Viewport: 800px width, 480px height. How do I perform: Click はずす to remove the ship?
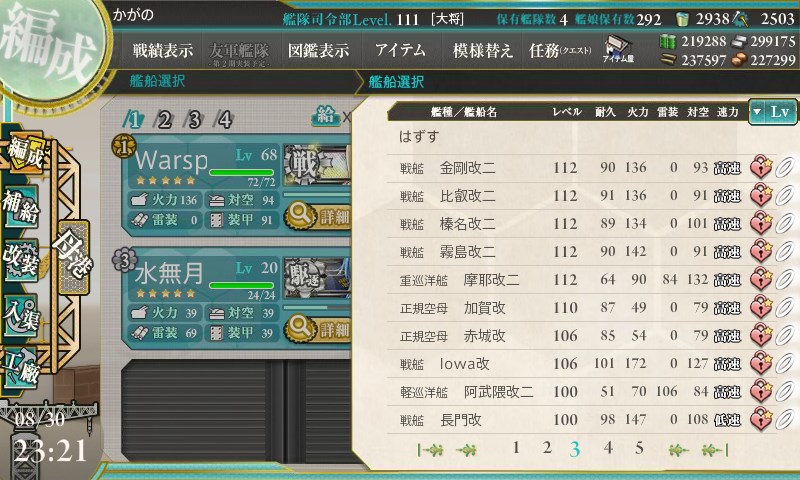pyautogui.click(x=418, y=136)
